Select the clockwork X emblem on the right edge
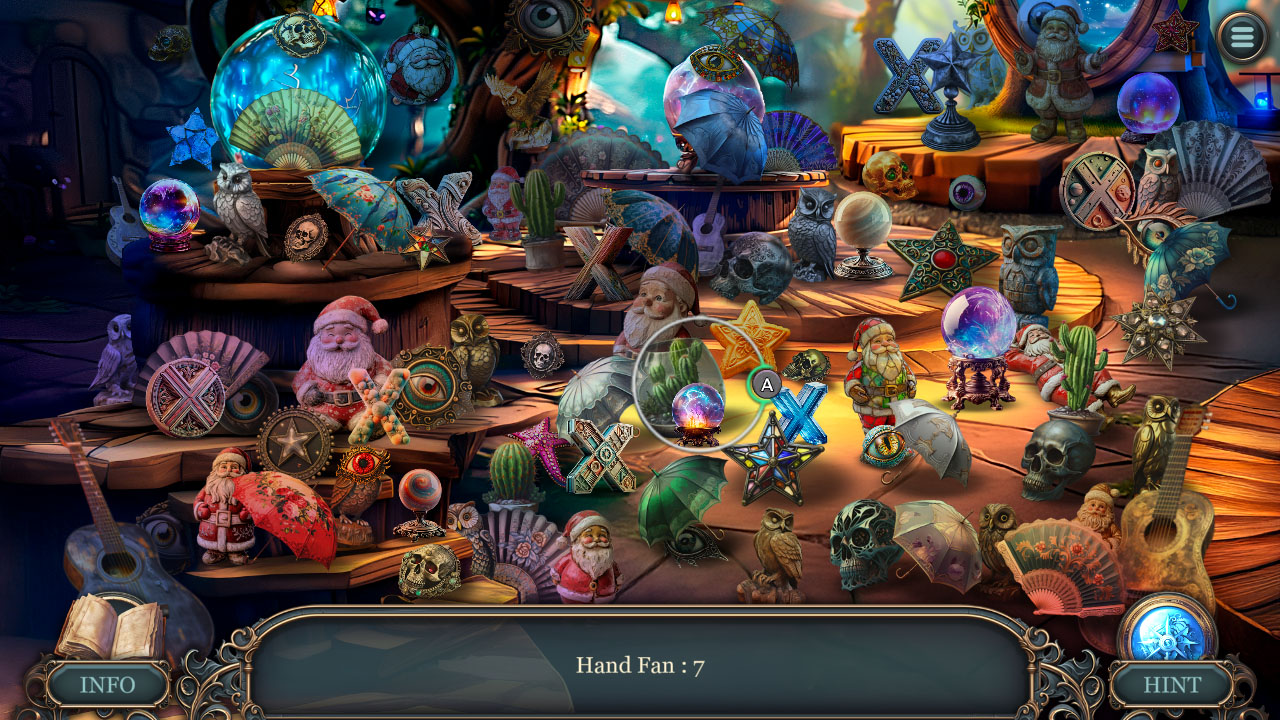 point(1100,190)
